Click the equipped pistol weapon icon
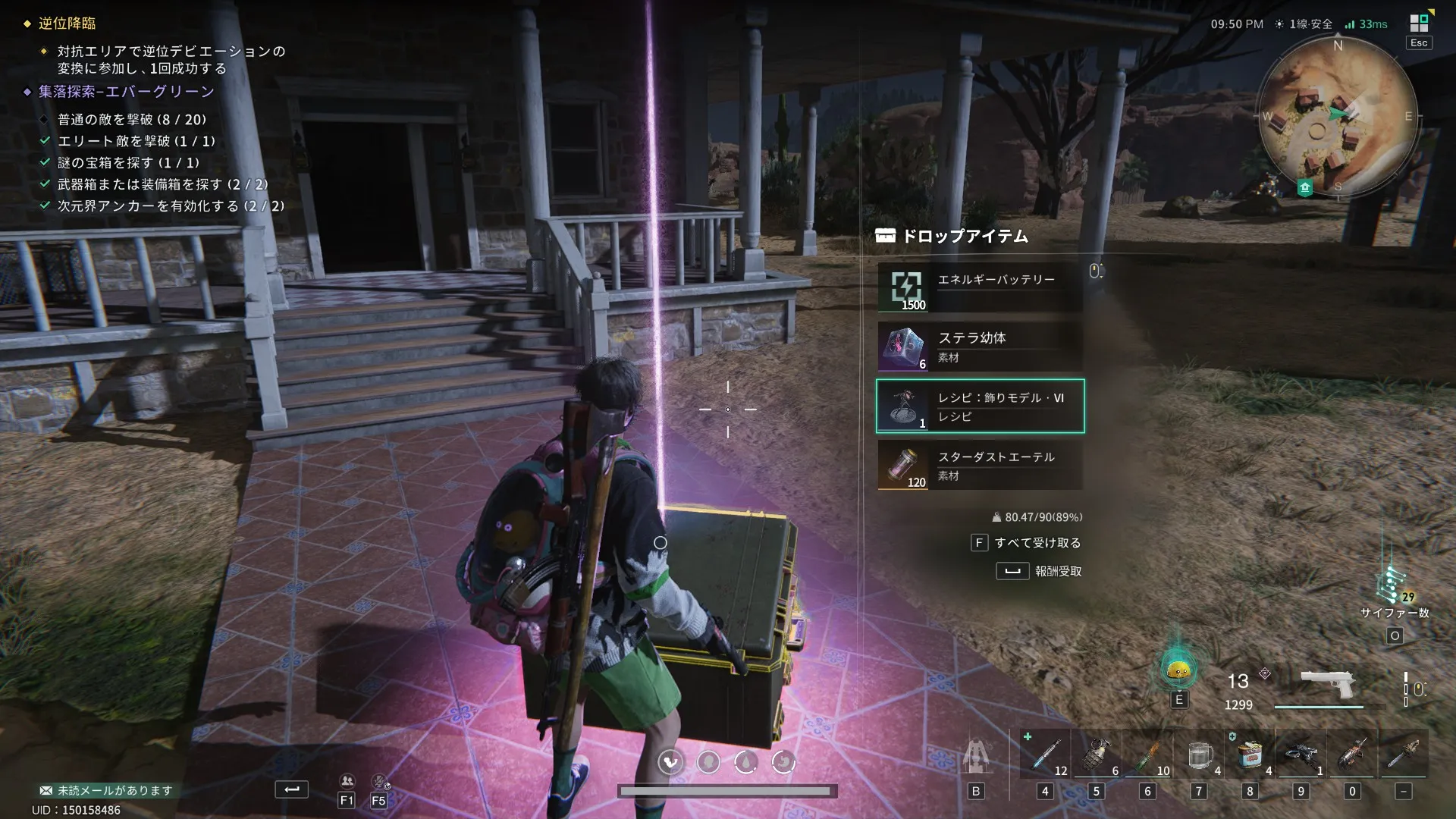The width and height of the screenshot is (1456, 819). (x=1327, y=685)
